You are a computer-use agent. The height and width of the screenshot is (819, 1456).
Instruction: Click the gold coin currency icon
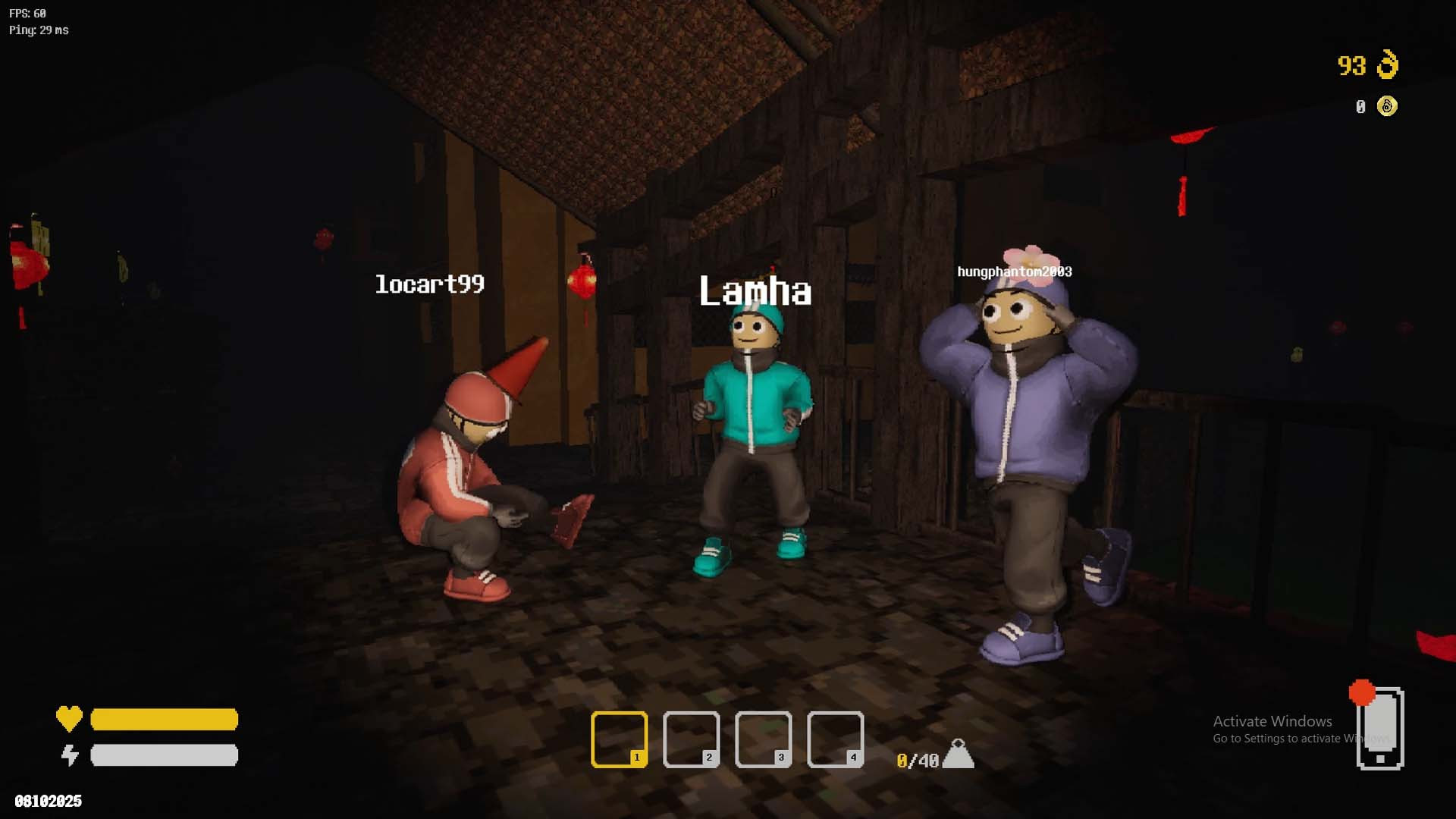pyautogui.click(x=1388, y=107)
